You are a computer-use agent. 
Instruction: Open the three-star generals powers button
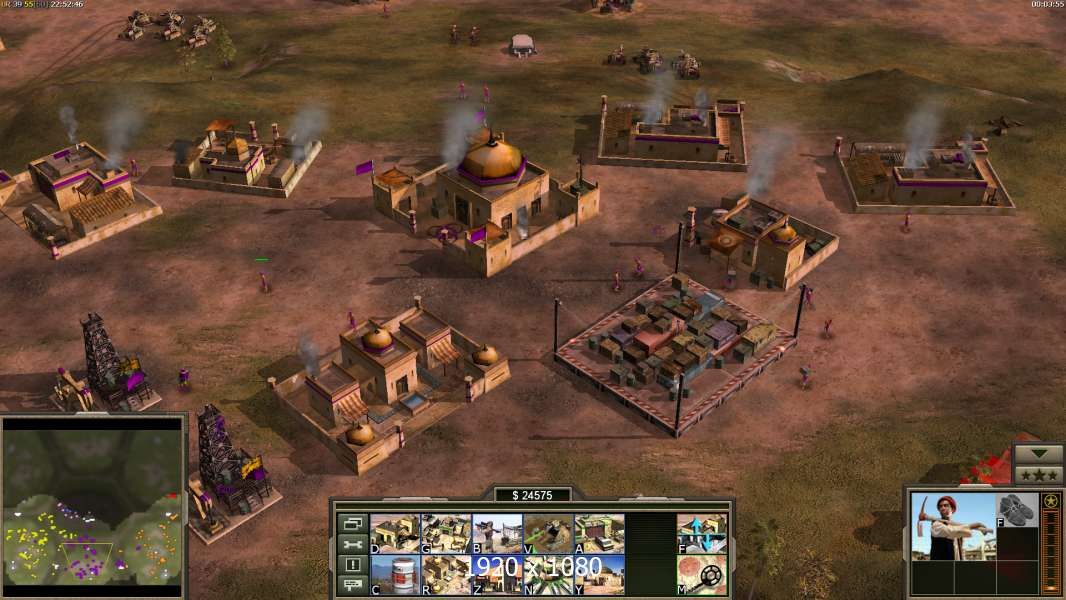coord(1039,474)
